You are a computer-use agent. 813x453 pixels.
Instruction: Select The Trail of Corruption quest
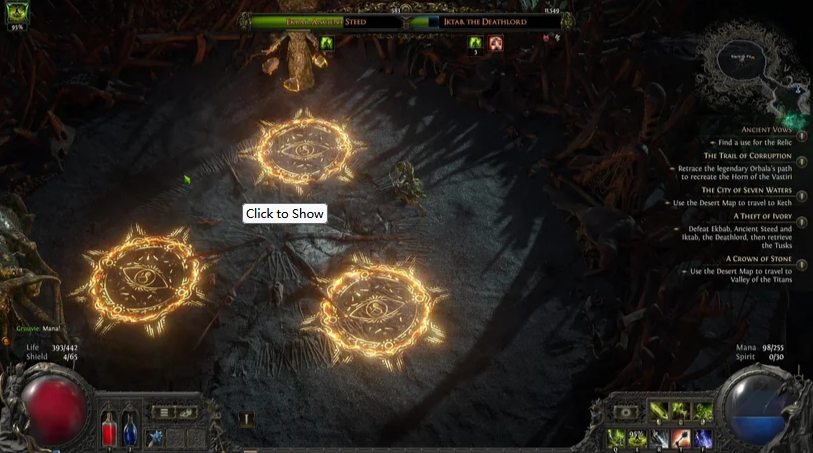tap(747, 156)
